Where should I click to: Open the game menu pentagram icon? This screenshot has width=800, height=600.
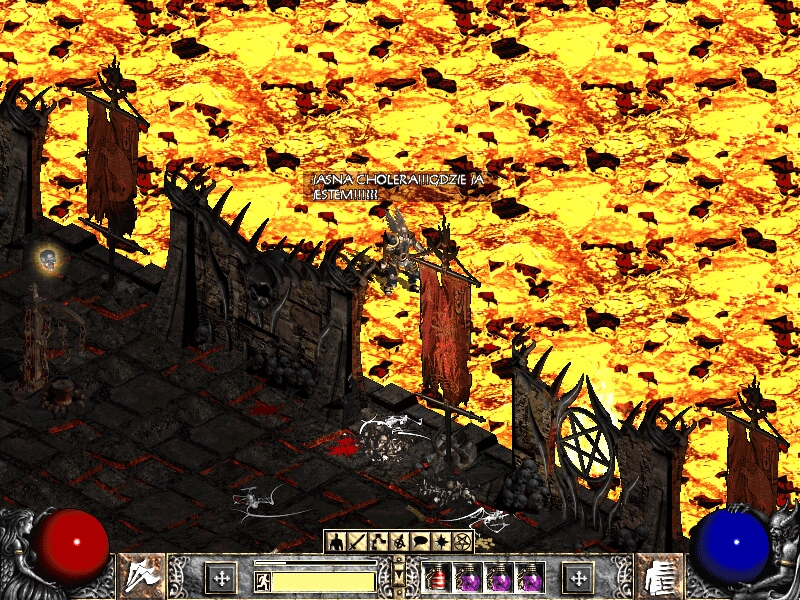coord(462,541)
